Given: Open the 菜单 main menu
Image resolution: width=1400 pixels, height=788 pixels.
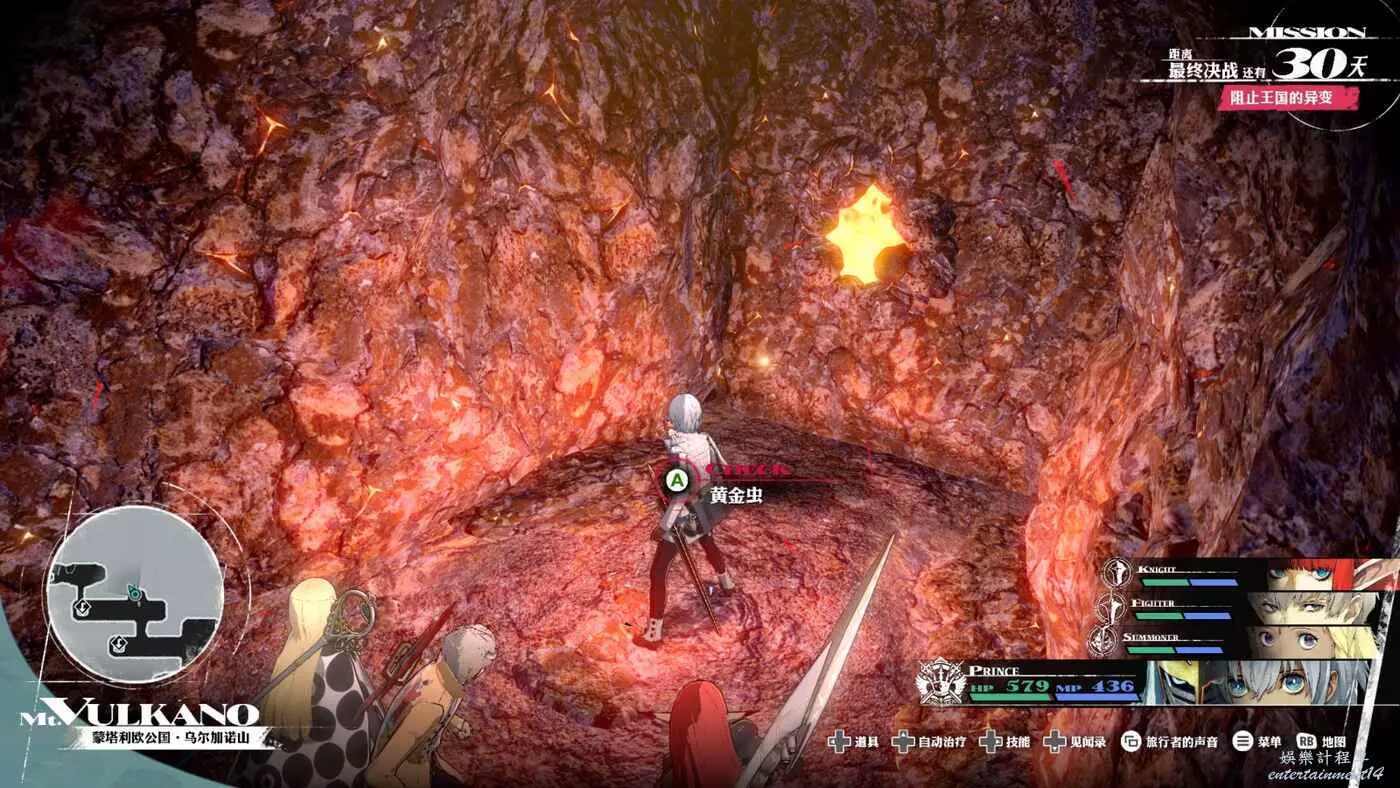Looking at the screenshot, I should (1258, 742).
